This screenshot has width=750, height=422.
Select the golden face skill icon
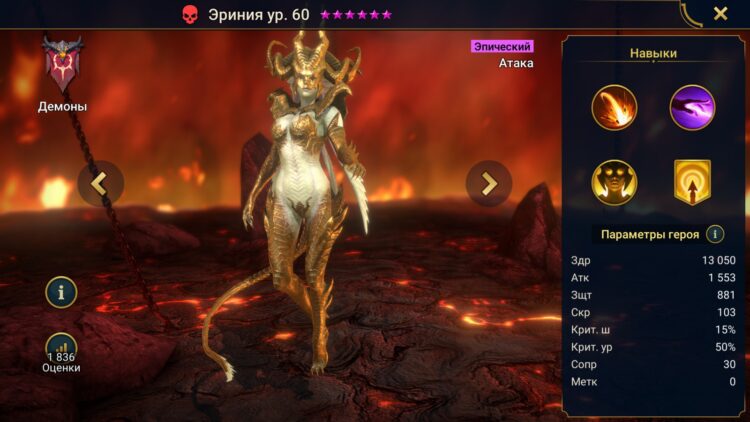coord(614,182)
